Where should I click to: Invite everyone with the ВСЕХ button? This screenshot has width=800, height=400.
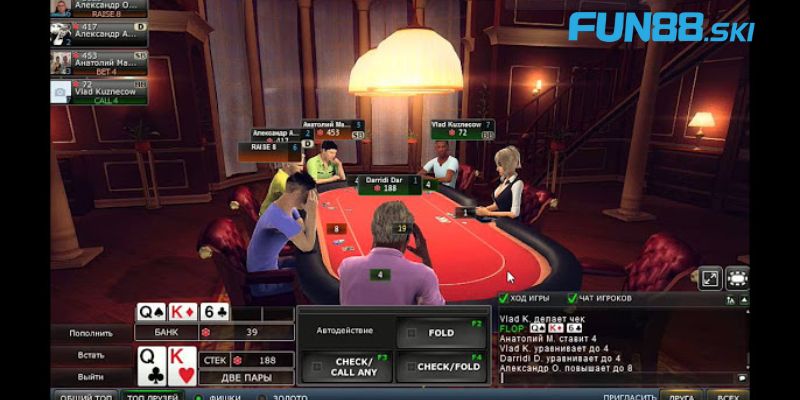730,395
